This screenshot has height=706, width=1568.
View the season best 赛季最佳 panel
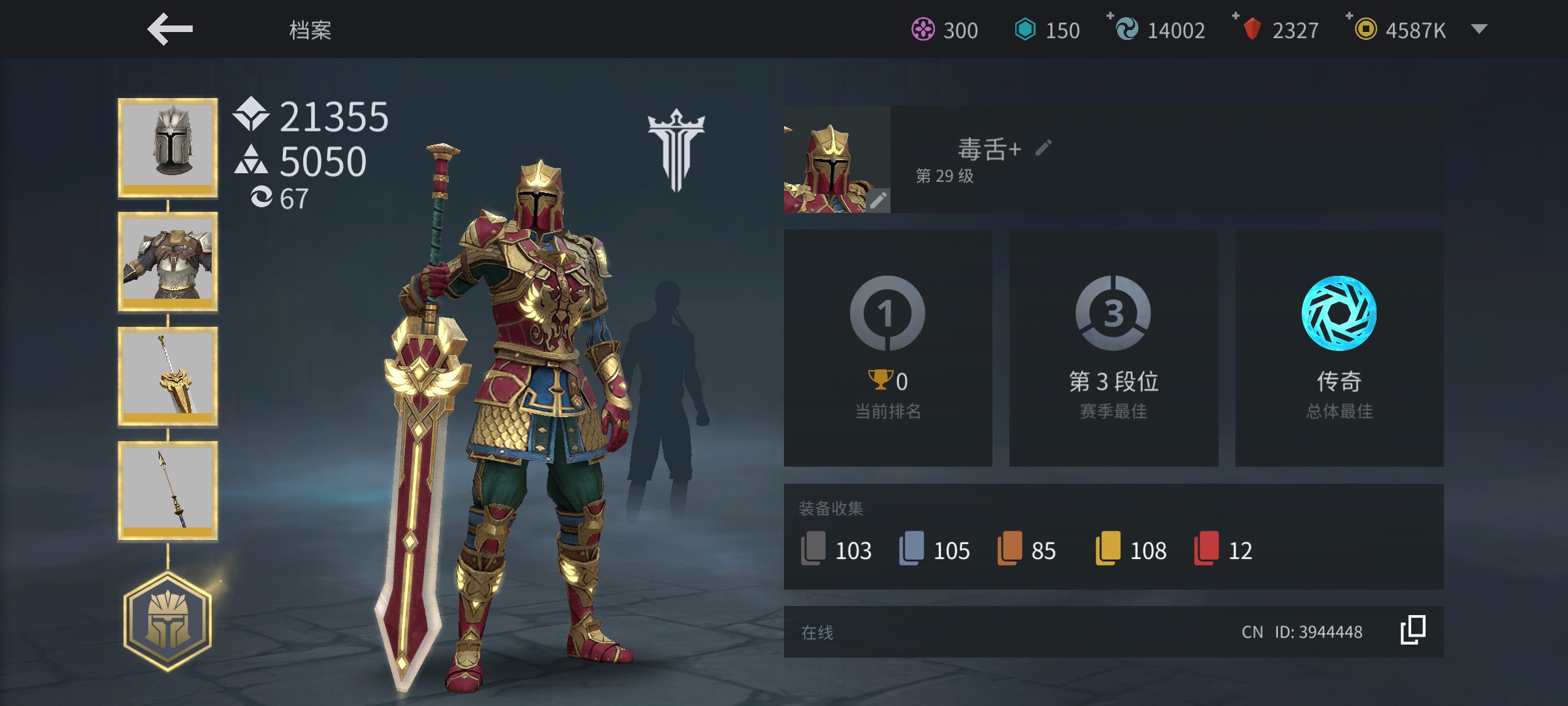pyautogui.click(x=1113, y=348)
